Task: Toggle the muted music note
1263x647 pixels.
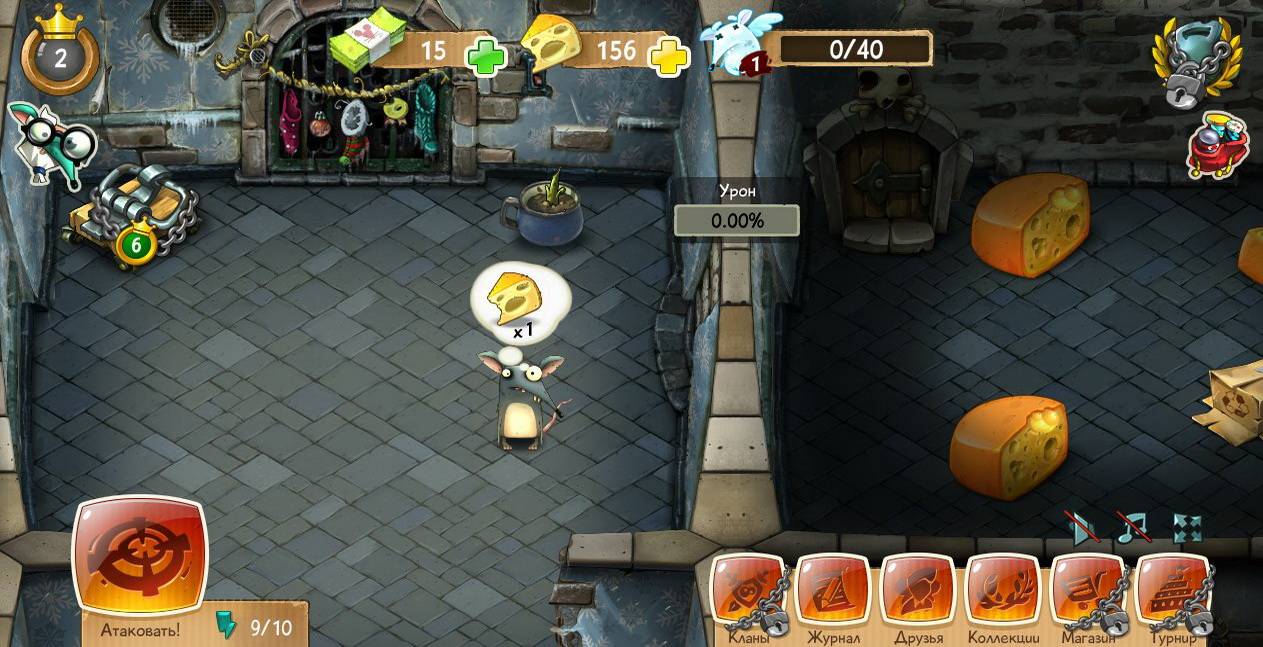Action: tap(1133, 527)
